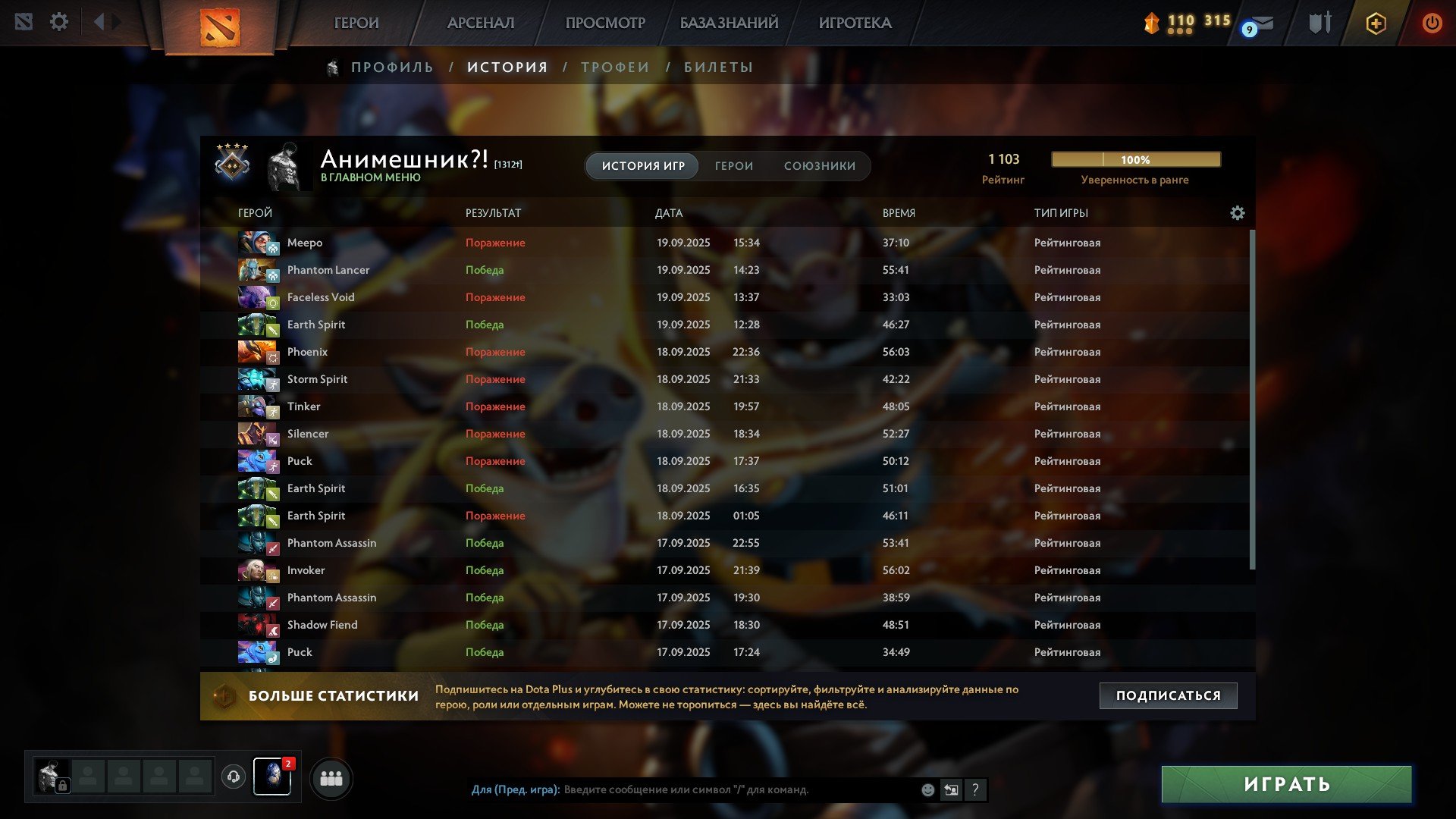Open match history settings gear icon
The image size is (1456, 819).
coord(1238,213)
